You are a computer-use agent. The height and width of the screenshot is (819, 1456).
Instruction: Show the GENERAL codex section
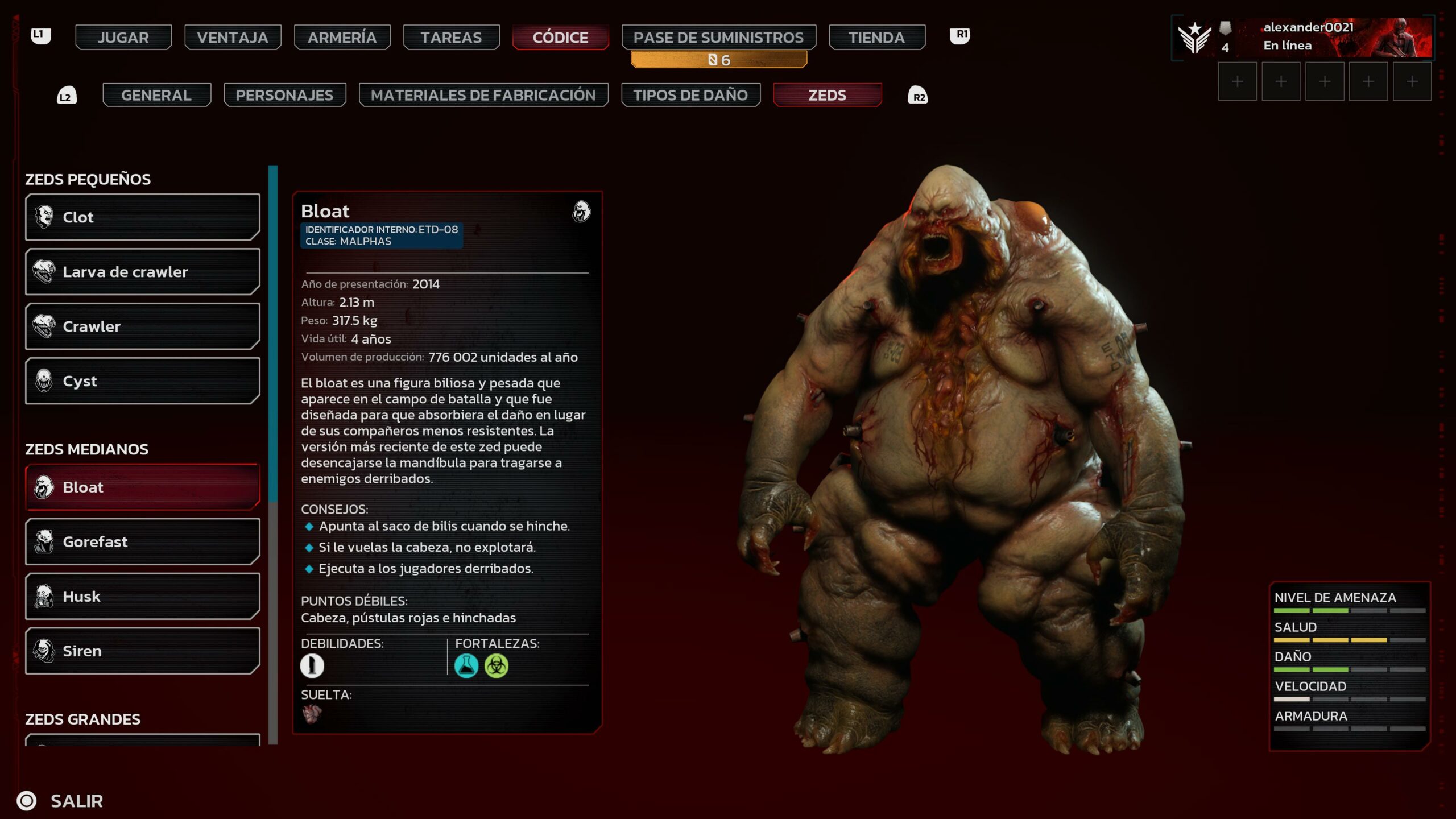(156, 95)
